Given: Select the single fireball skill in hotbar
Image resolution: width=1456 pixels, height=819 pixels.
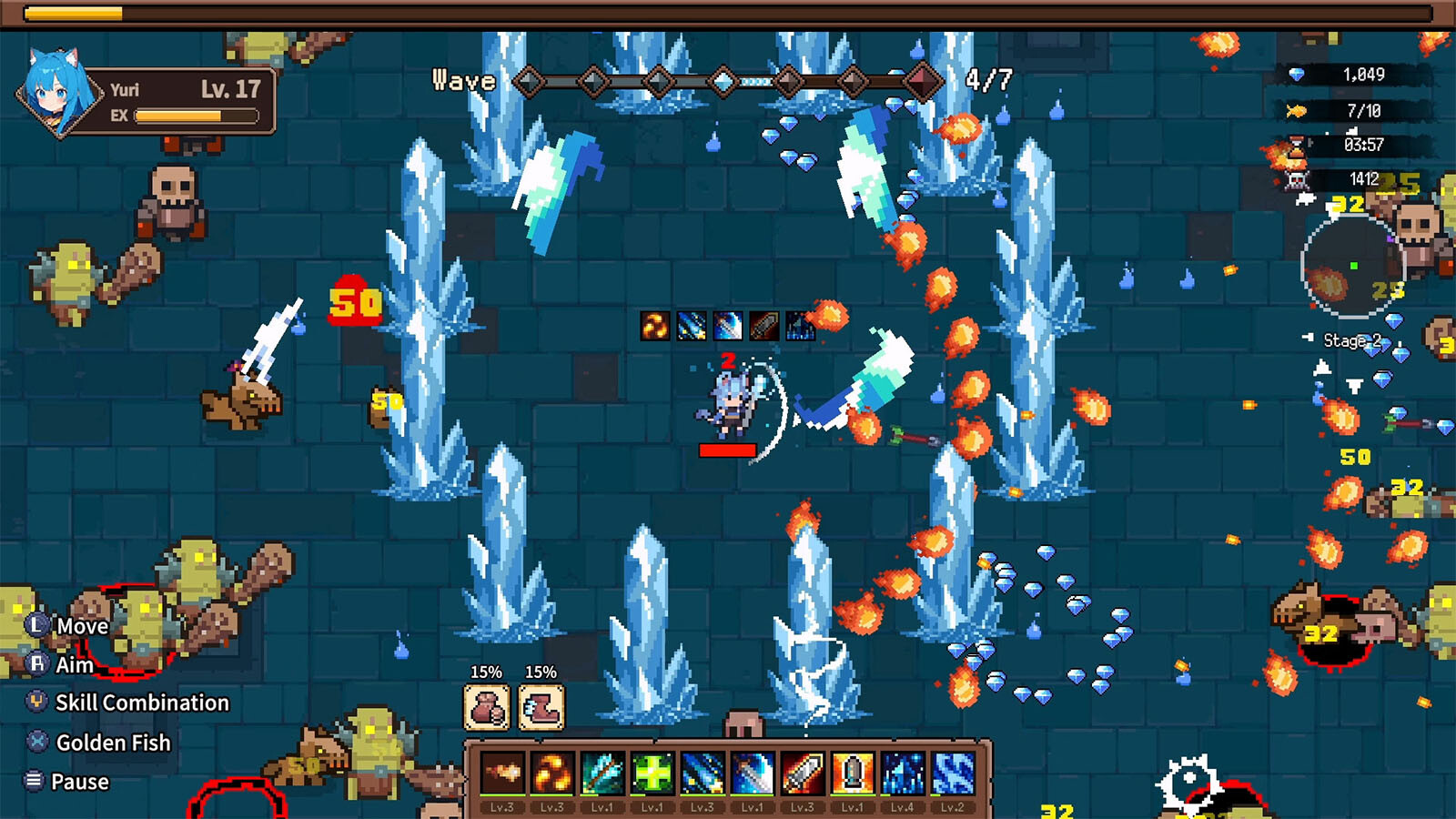Looking at the screenshot, I should [x=502, y=774].
